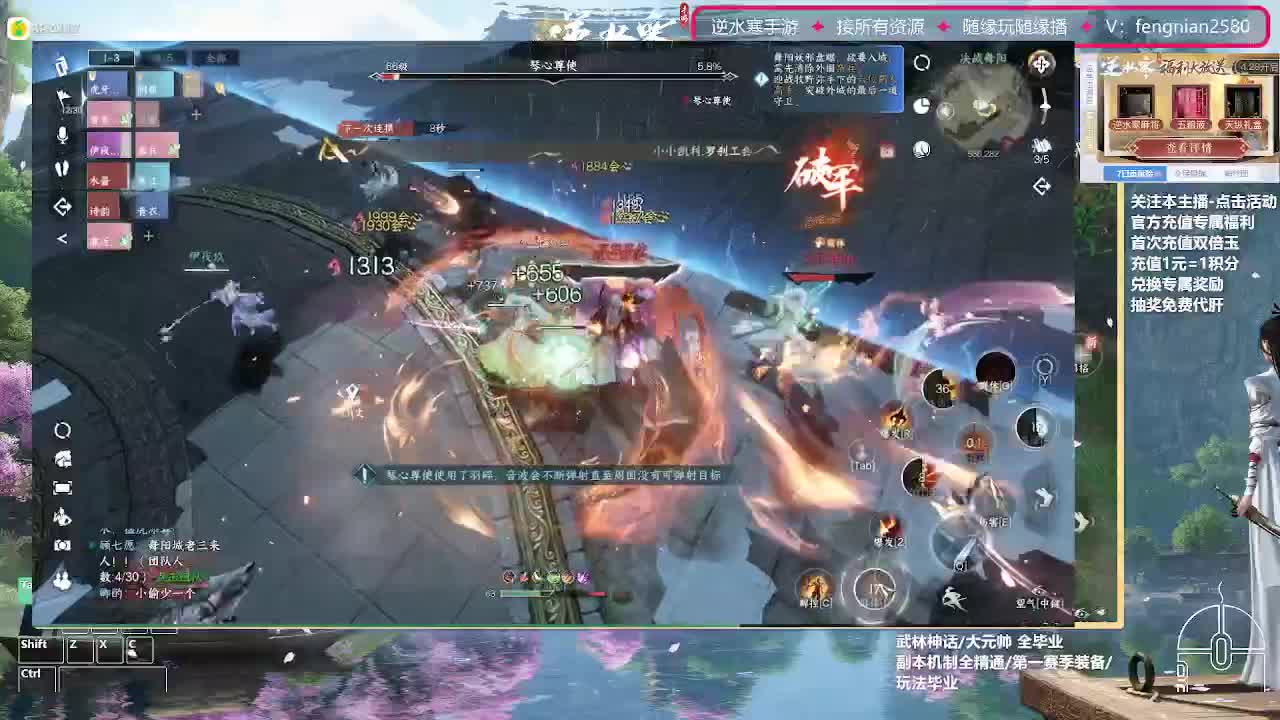Trigger the 爆发[2] burst skill icon
Viewport: 1280px width, 720px height.
pyautogui.click(x=890, y=525)
